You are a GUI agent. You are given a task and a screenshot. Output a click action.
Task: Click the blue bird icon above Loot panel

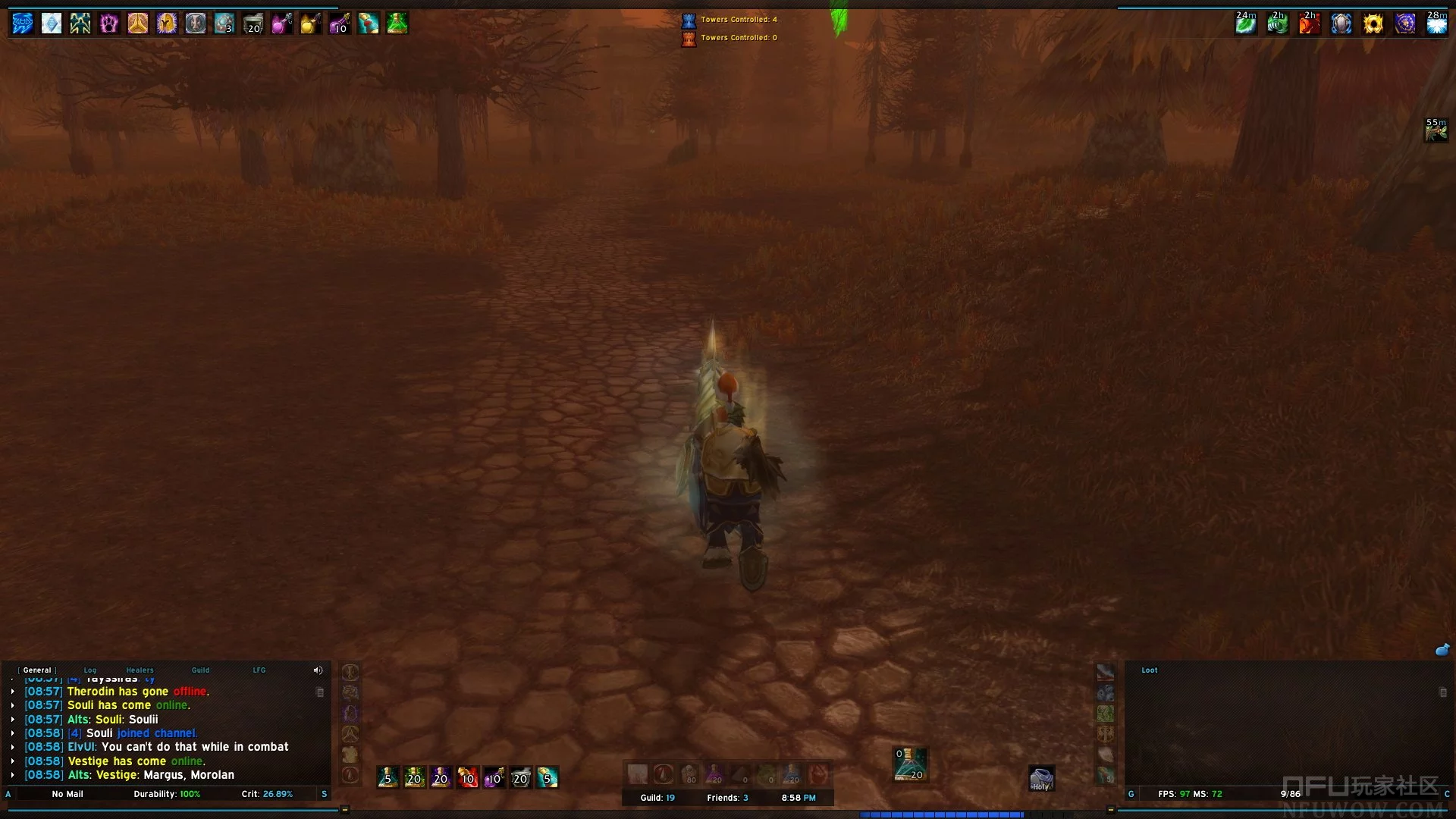[1442, 650]
